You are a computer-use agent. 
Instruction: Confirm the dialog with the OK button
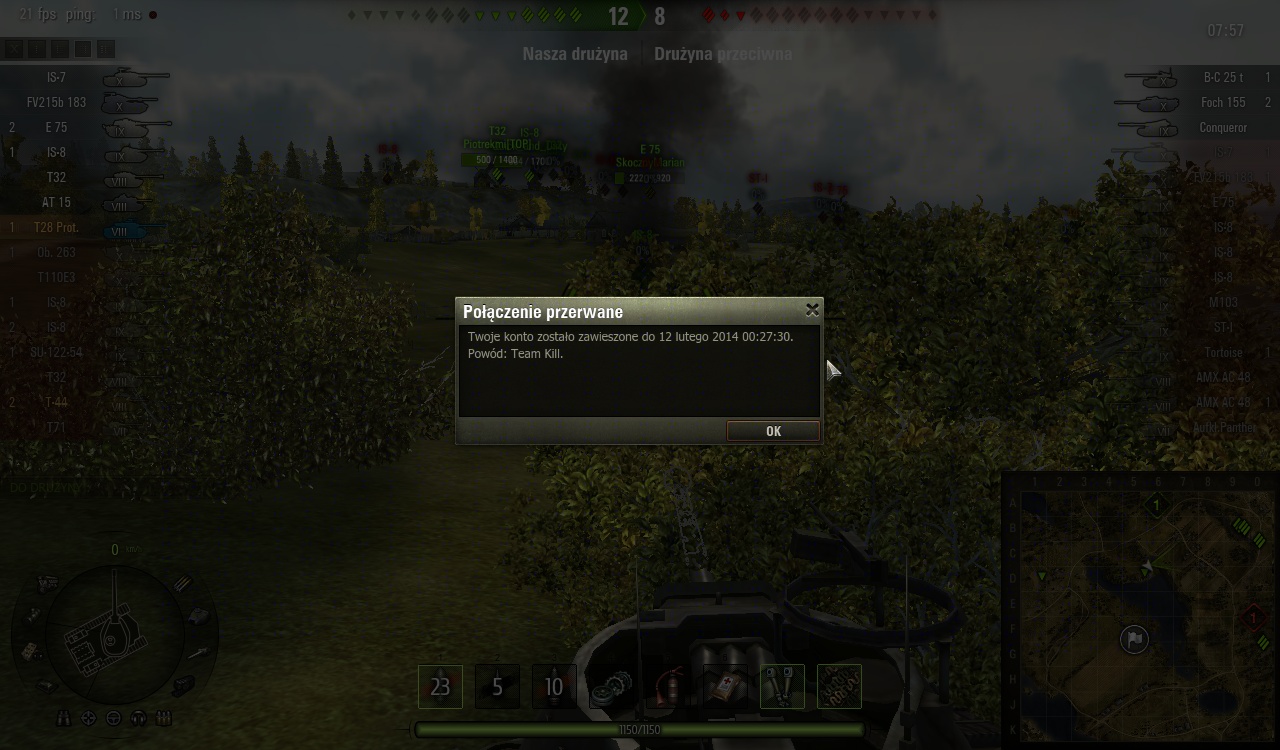[x=773, y=431]
